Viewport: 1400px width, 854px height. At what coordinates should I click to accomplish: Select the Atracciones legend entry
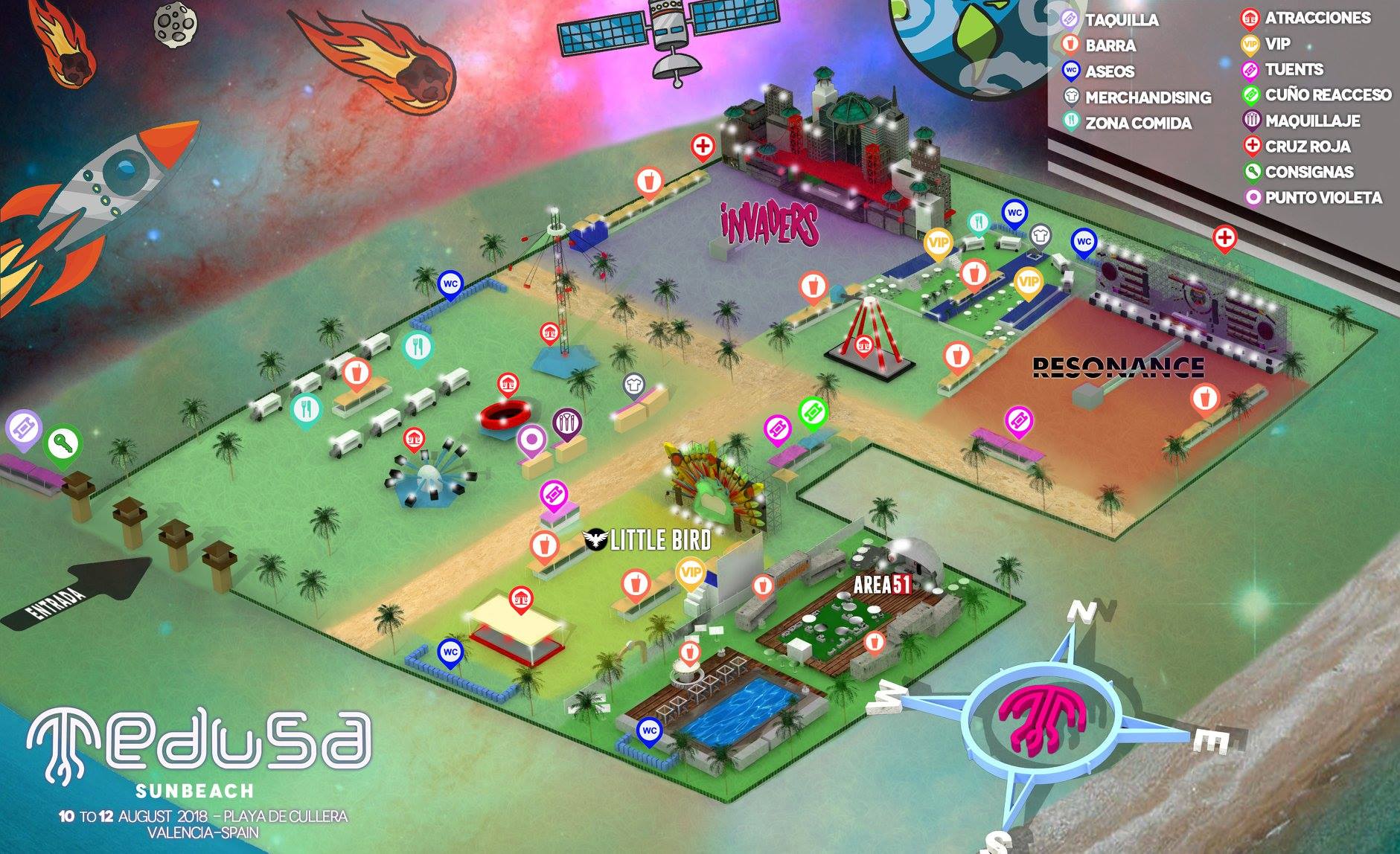1317,18
